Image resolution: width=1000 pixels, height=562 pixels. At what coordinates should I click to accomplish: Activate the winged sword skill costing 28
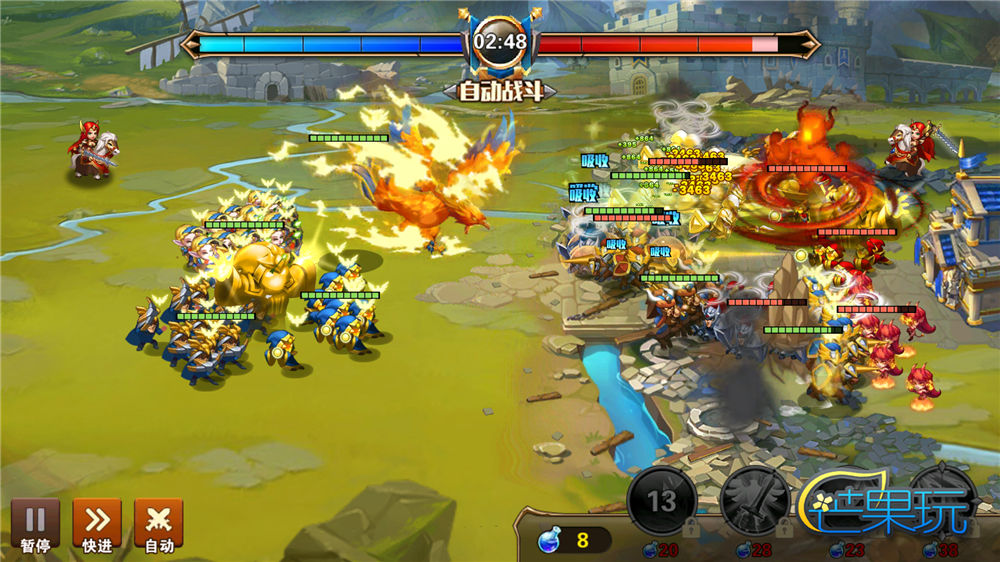click(x=754, y=501)
